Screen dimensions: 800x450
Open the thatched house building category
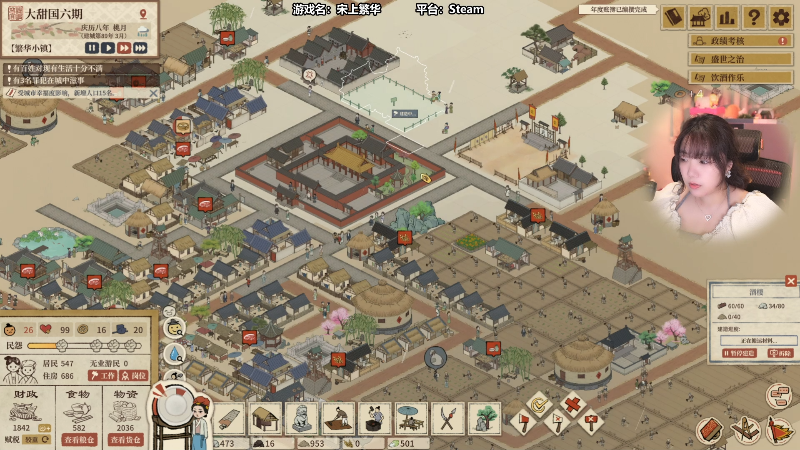click(265, 418)
